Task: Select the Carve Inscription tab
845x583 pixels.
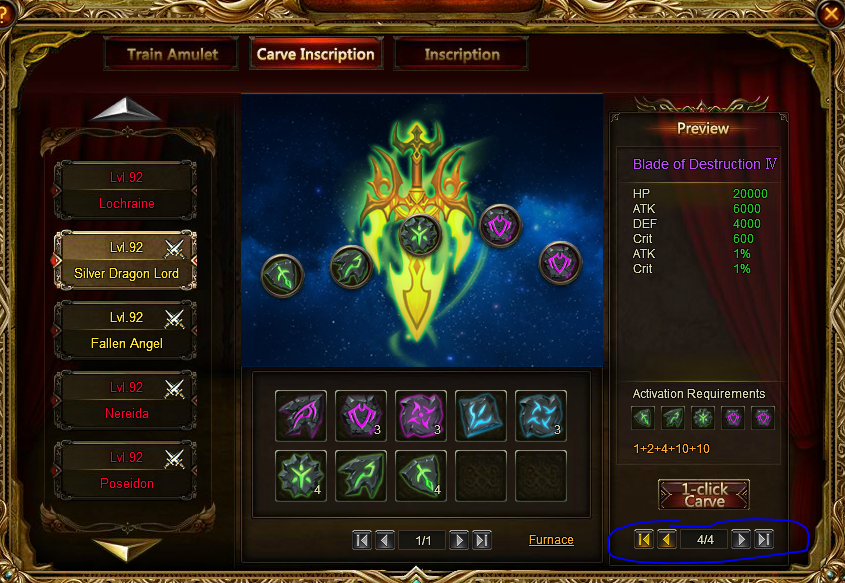Action: (315, 55)
